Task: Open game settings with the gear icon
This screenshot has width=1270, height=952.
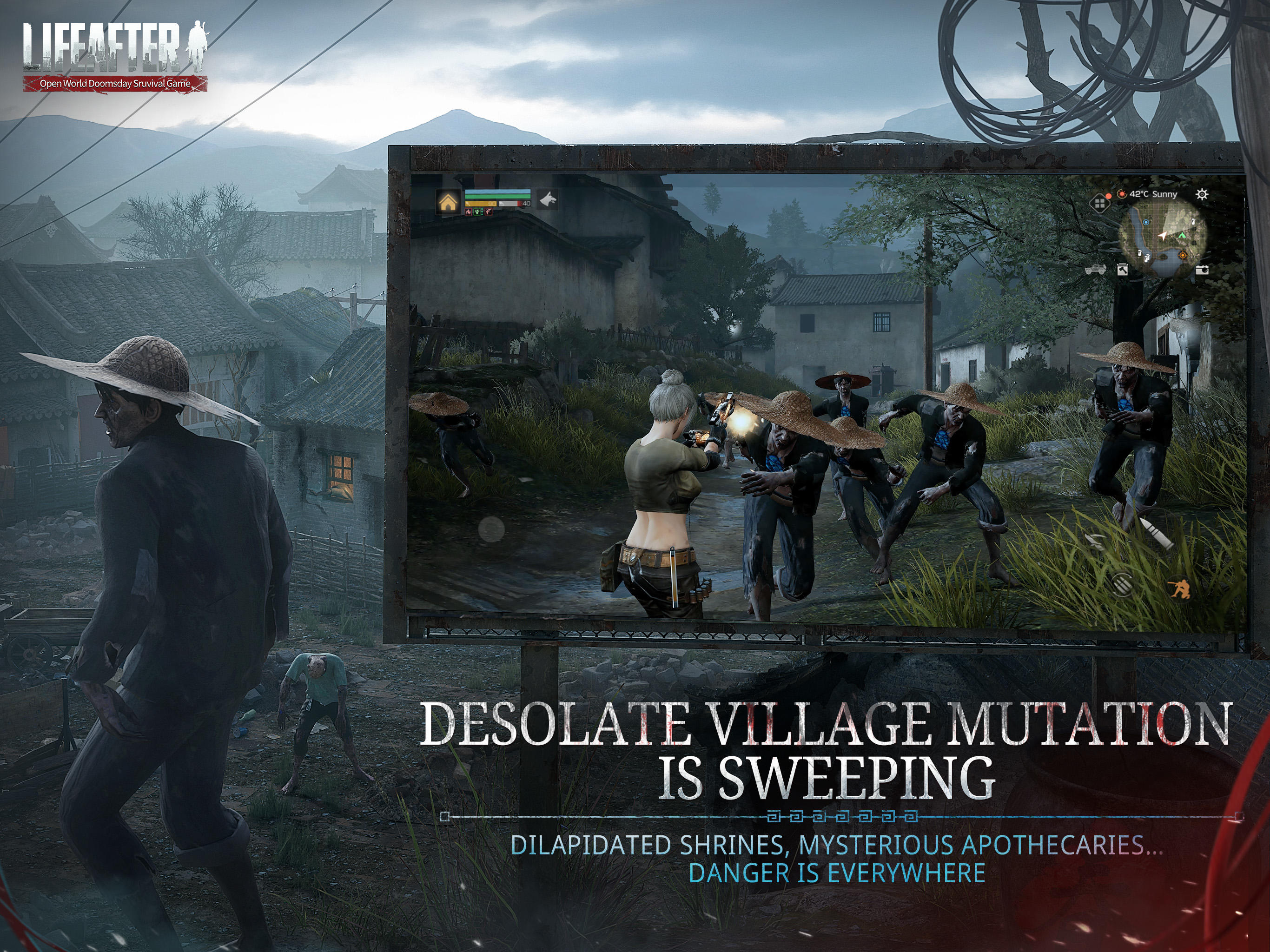Action: coord(1202,195)
